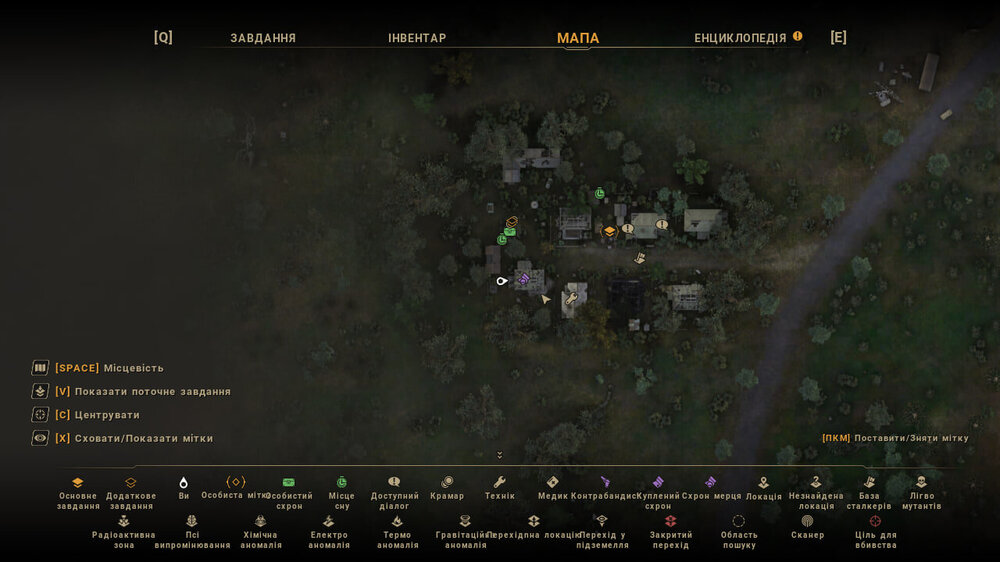Click the Електро аномалія legend entry
This screenshot has width=1000, height=562.
[329, 532]
